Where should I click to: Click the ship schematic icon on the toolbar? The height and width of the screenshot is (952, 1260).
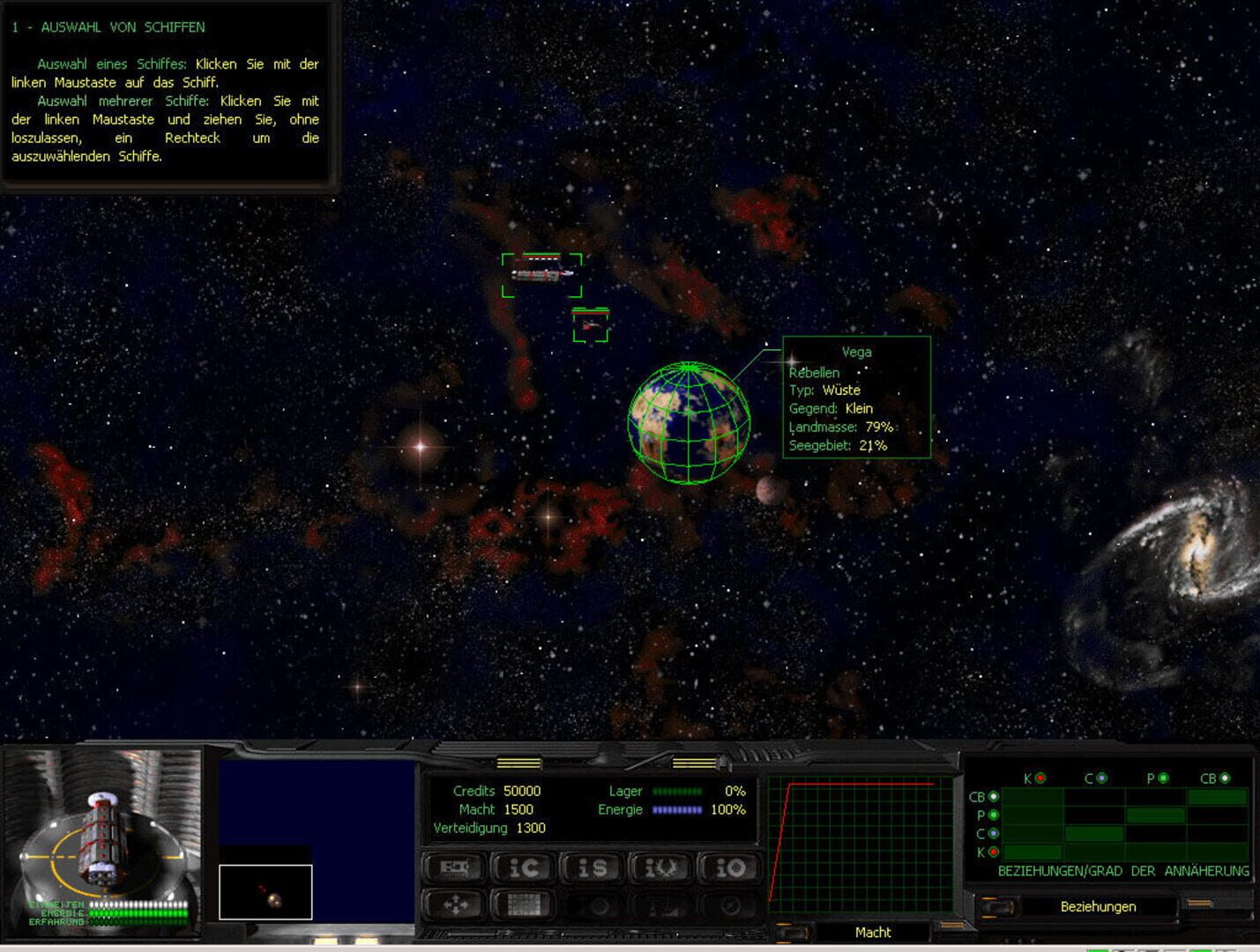(x=453, y=868)
